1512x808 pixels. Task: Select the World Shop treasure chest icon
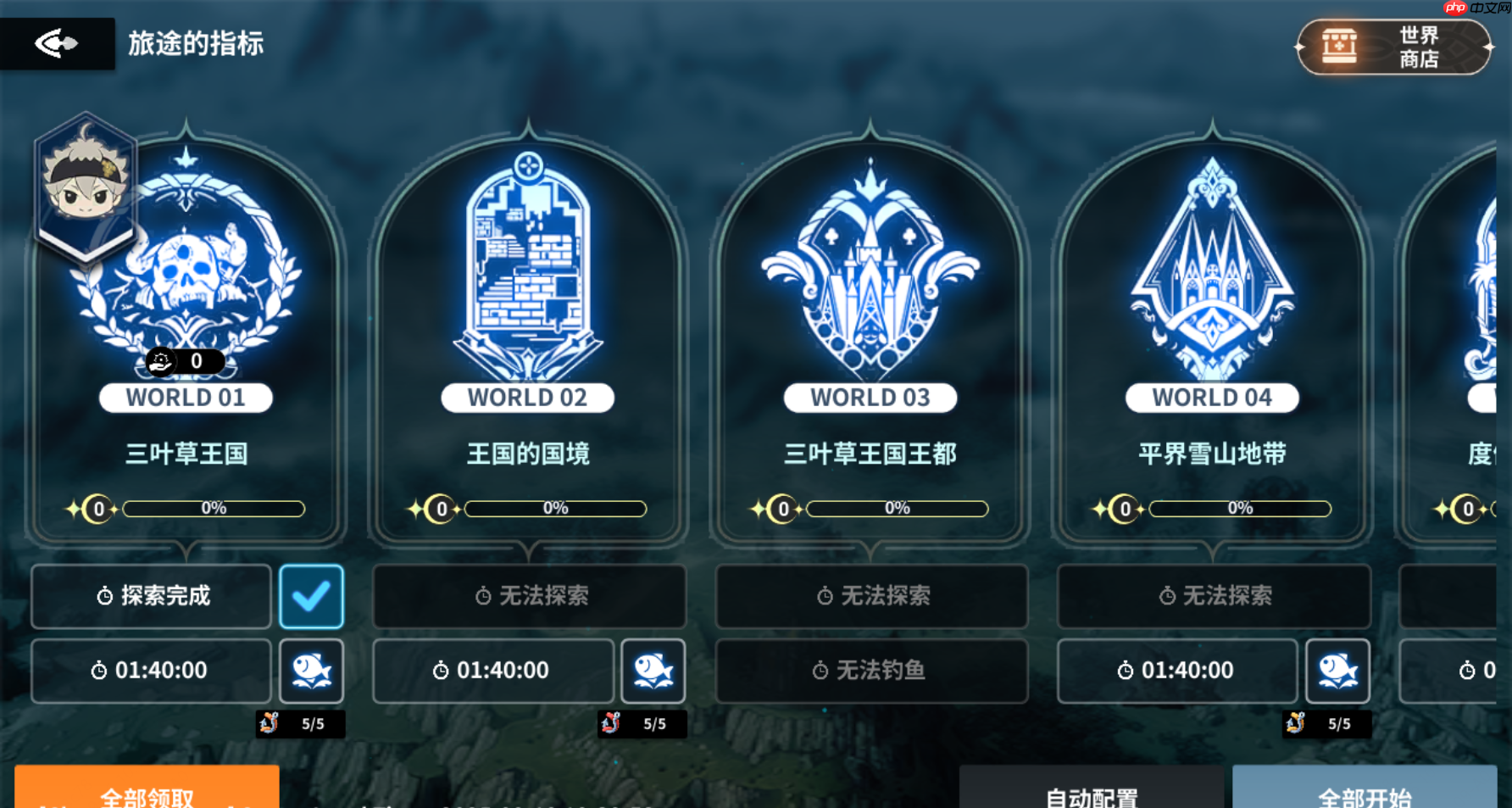[x=1337, y=47]
